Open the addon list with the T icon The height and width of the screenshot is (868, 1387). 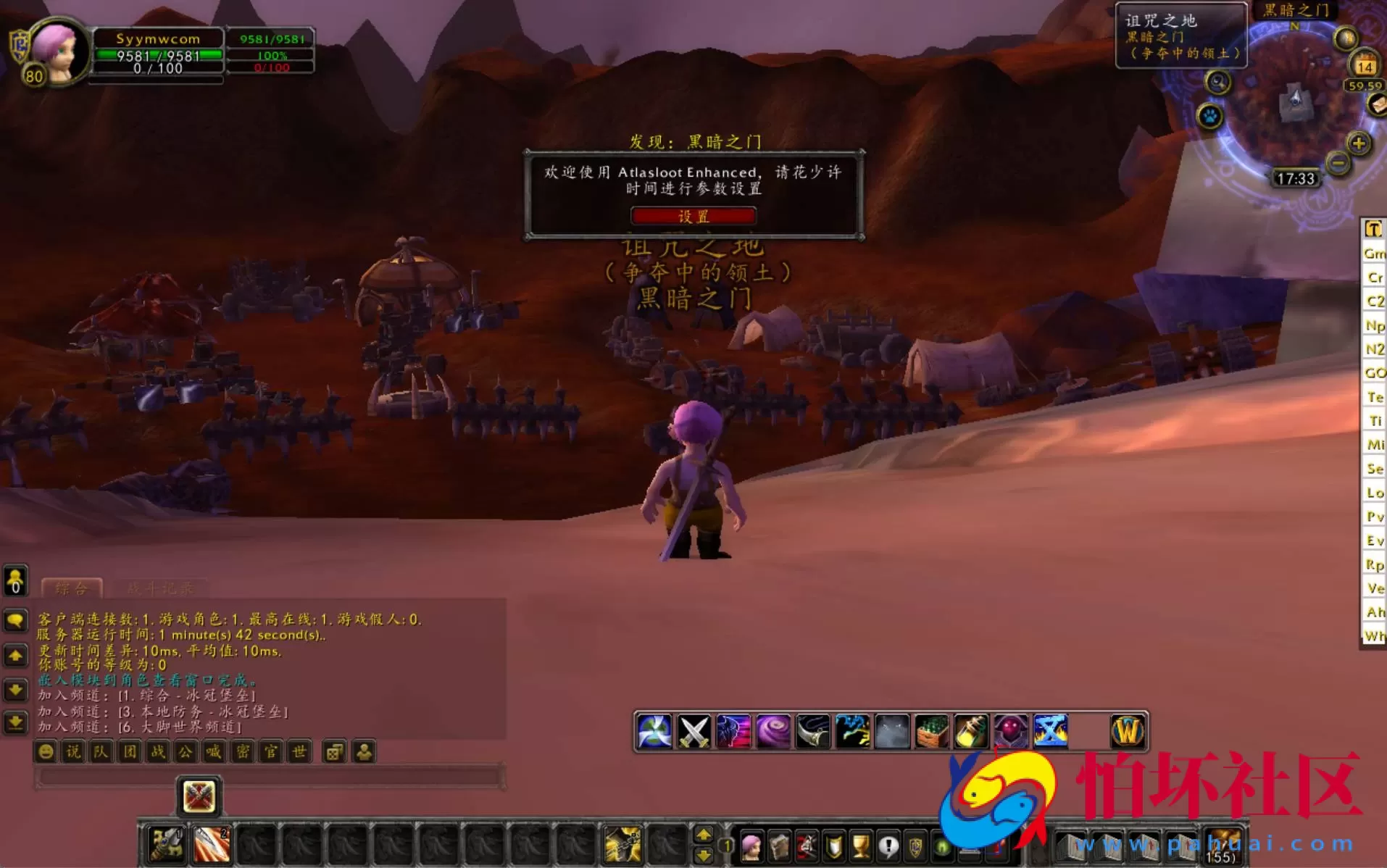coord(1374,230)
